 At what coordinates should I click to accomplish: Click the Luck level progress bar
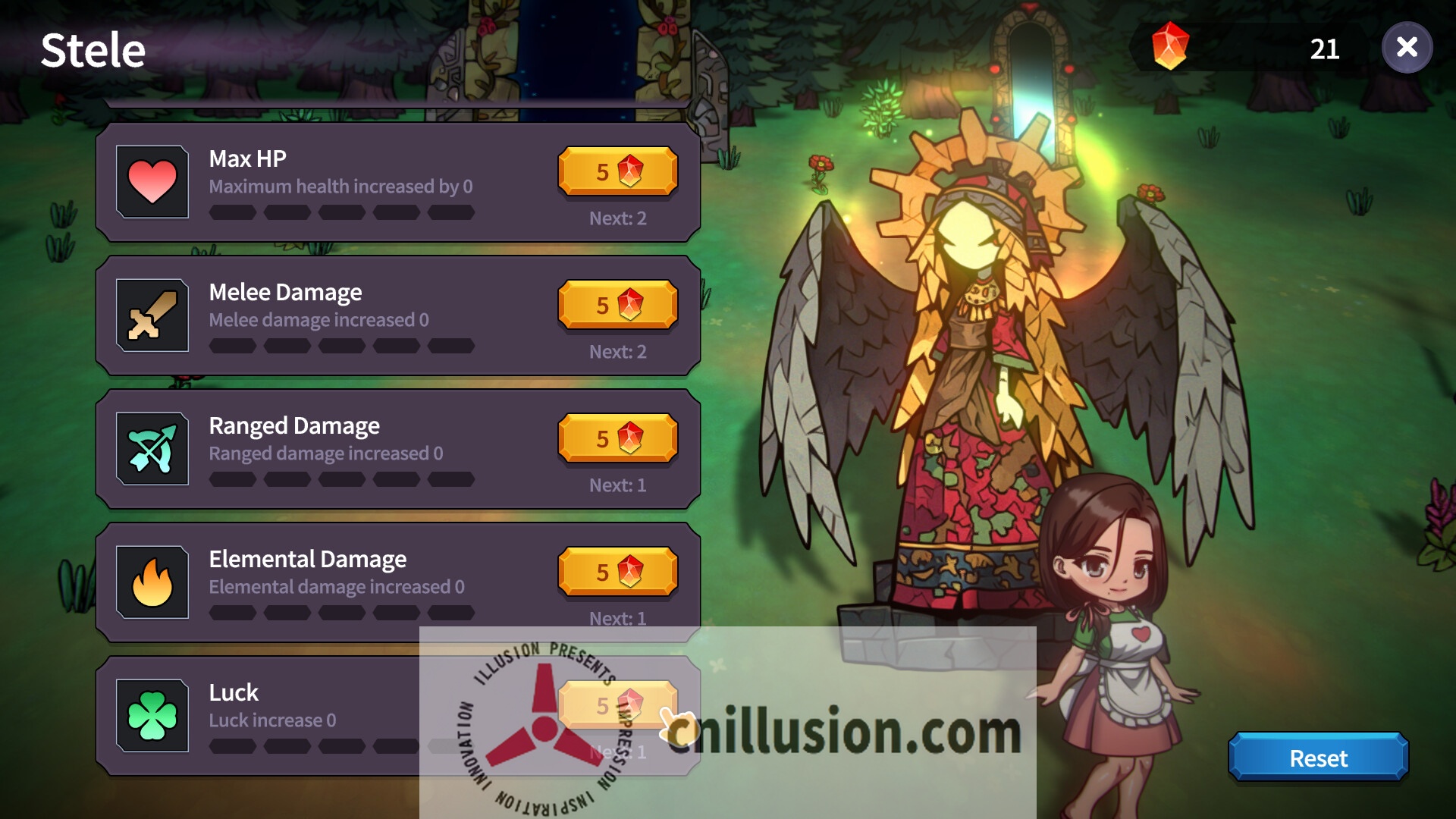point(341,747)
